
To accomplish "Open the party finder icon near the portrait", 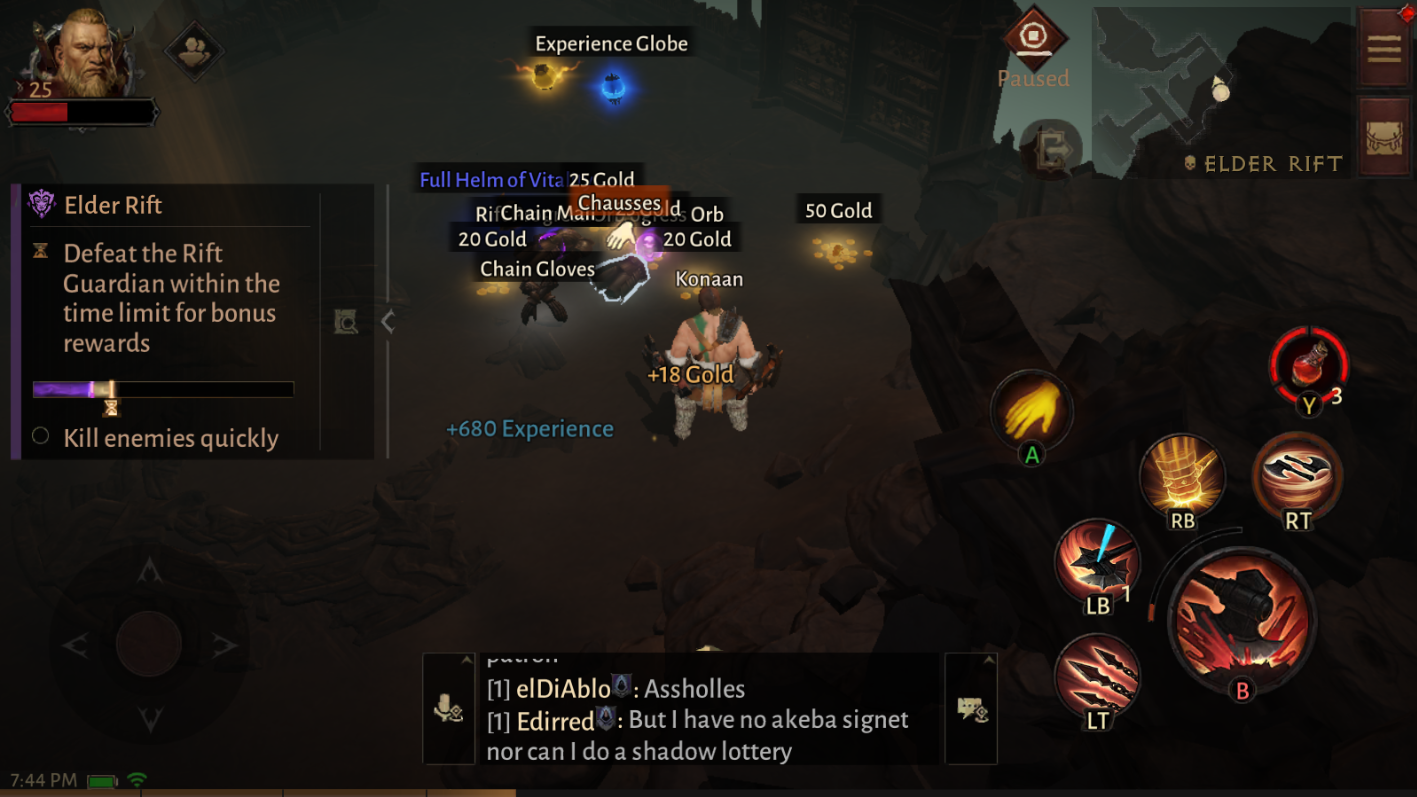I will pyautogui.click(x=196, y=52).
